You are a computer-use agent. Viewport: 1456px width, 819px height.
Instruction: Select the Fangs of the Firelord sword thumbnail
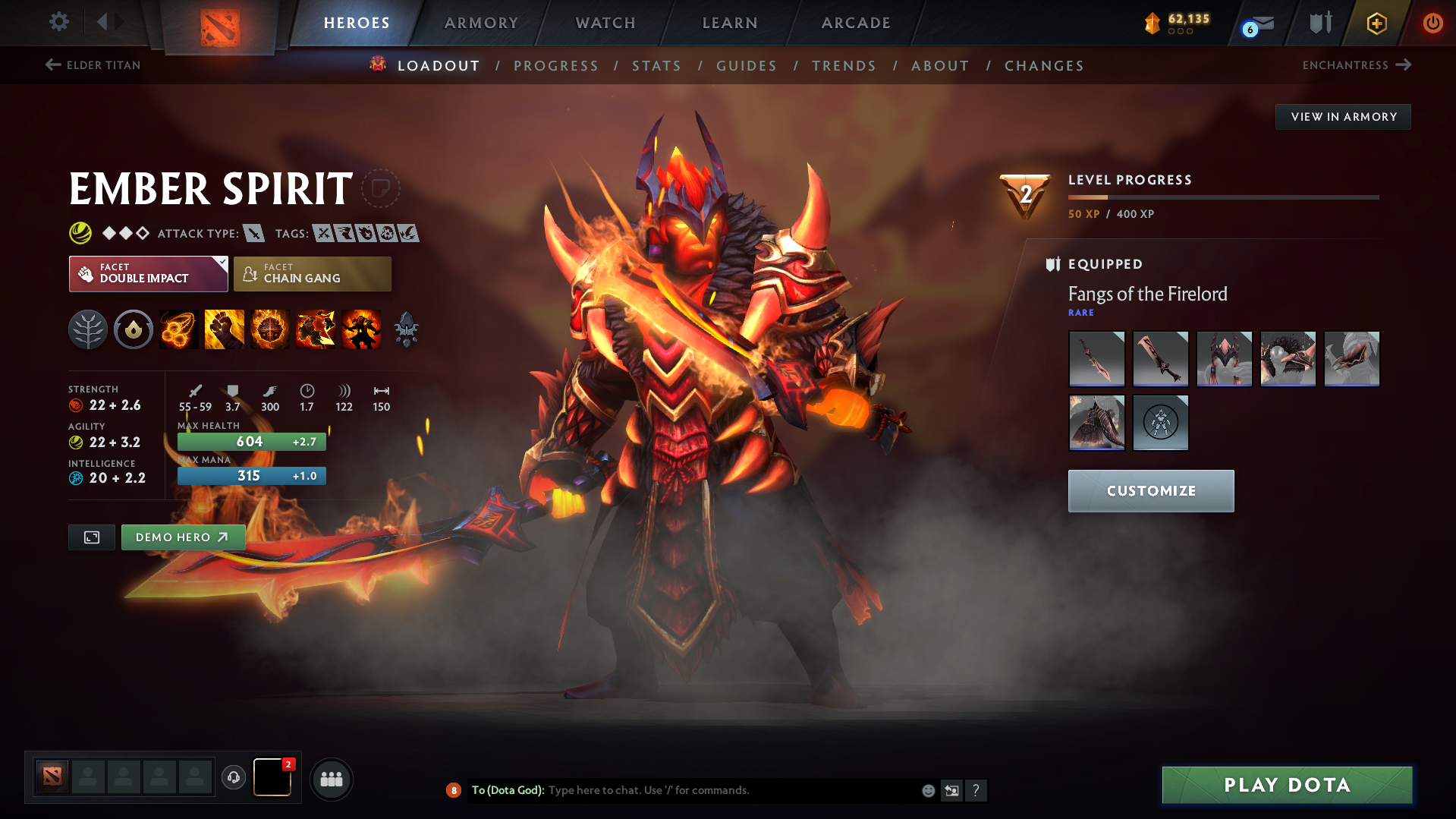(1096, 358)
